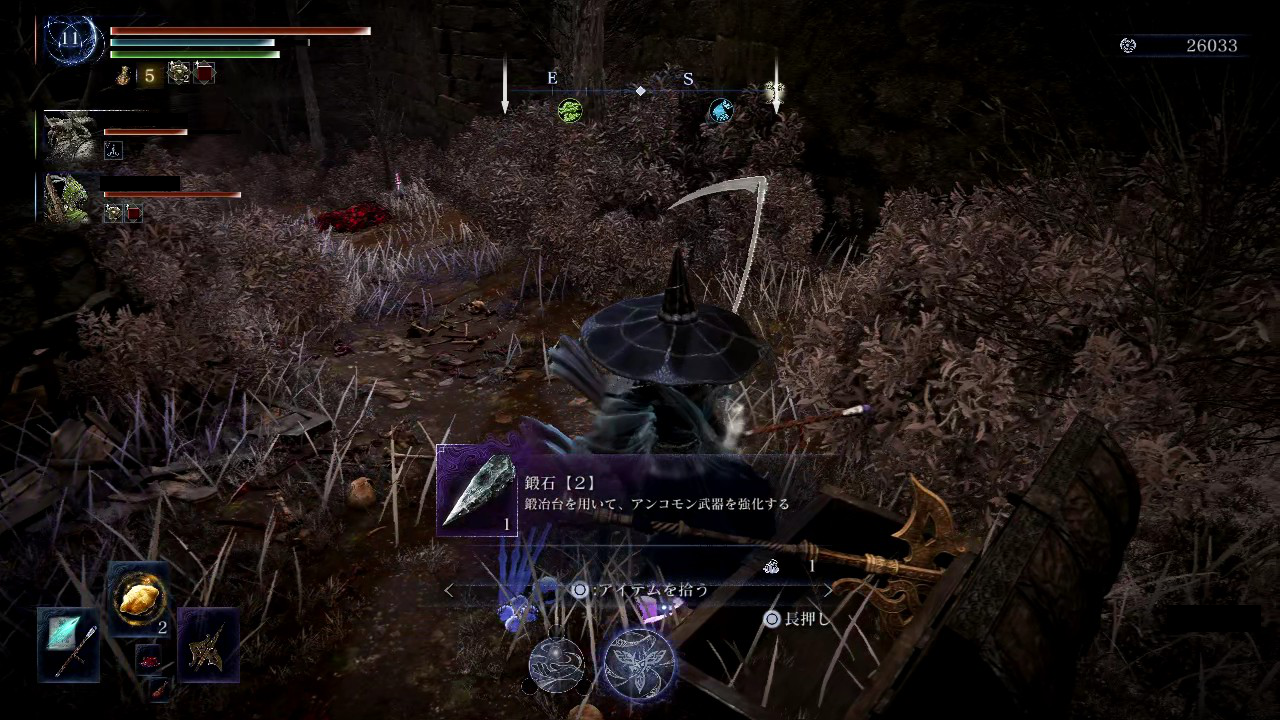Click the blue marker on the compass
The width and height of the screenshot is (1280, 720).
720,110
